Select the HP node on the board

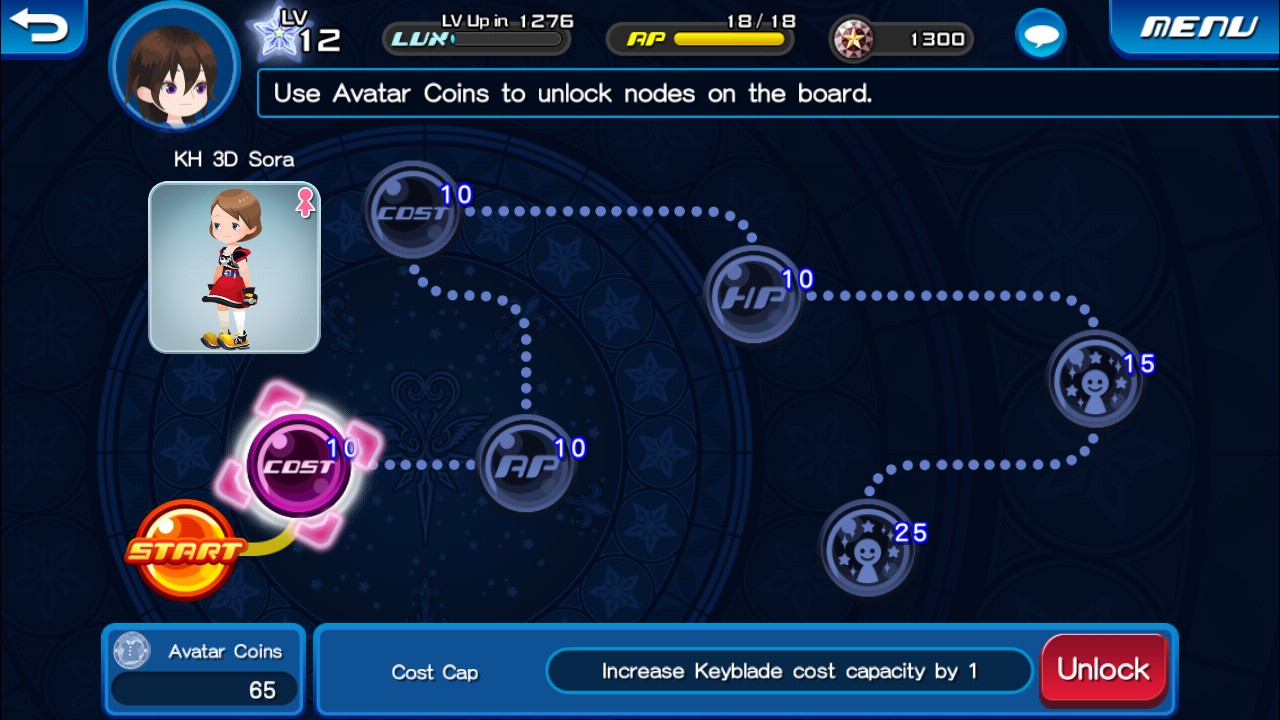pos(753,294)
